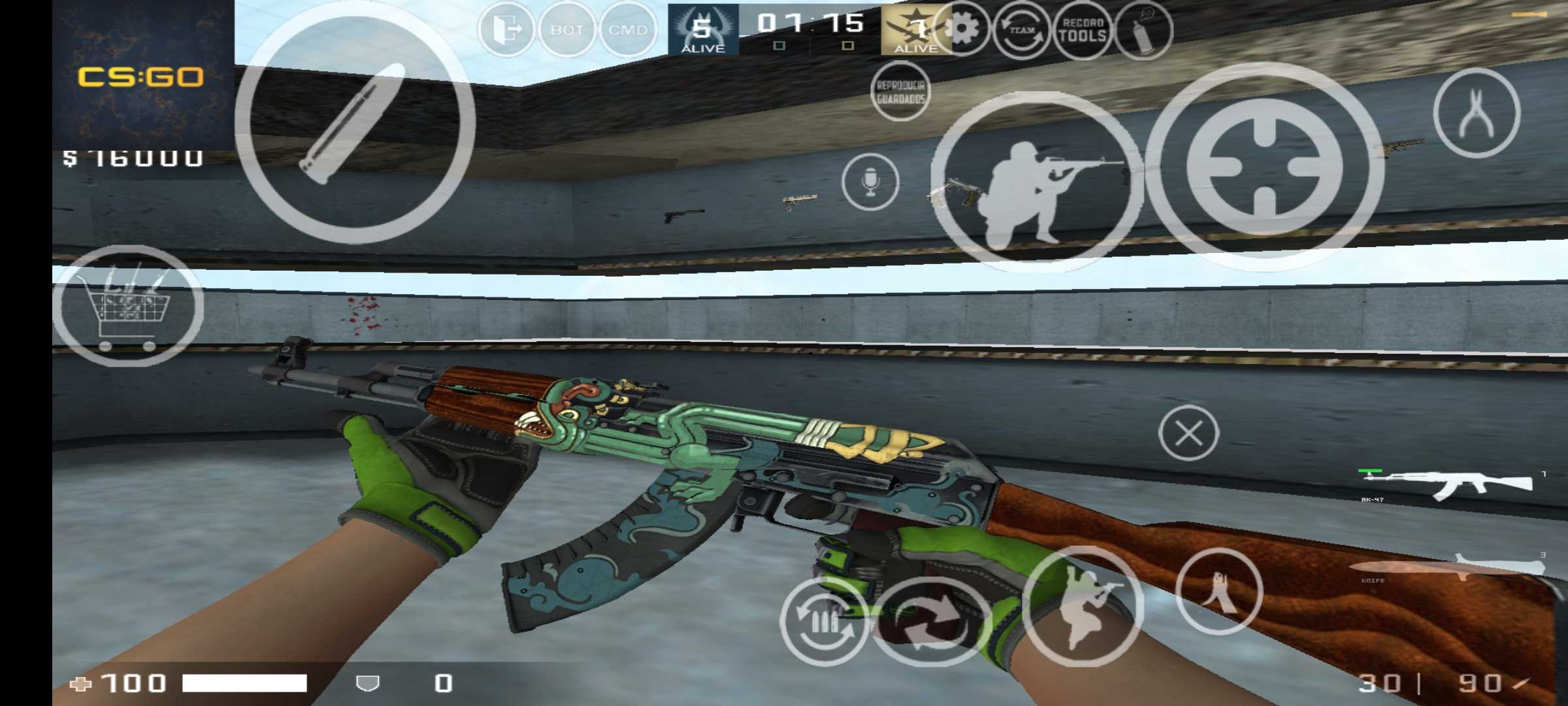The image size is (1568, 706).
Task: Open the Record Tools button
Action: 1083,30
